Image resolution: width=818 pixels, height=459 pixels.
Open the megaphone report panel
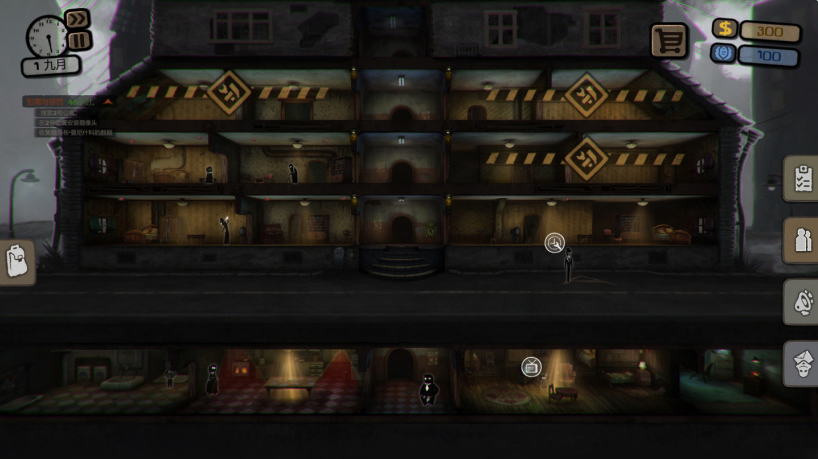click(802, 303)
